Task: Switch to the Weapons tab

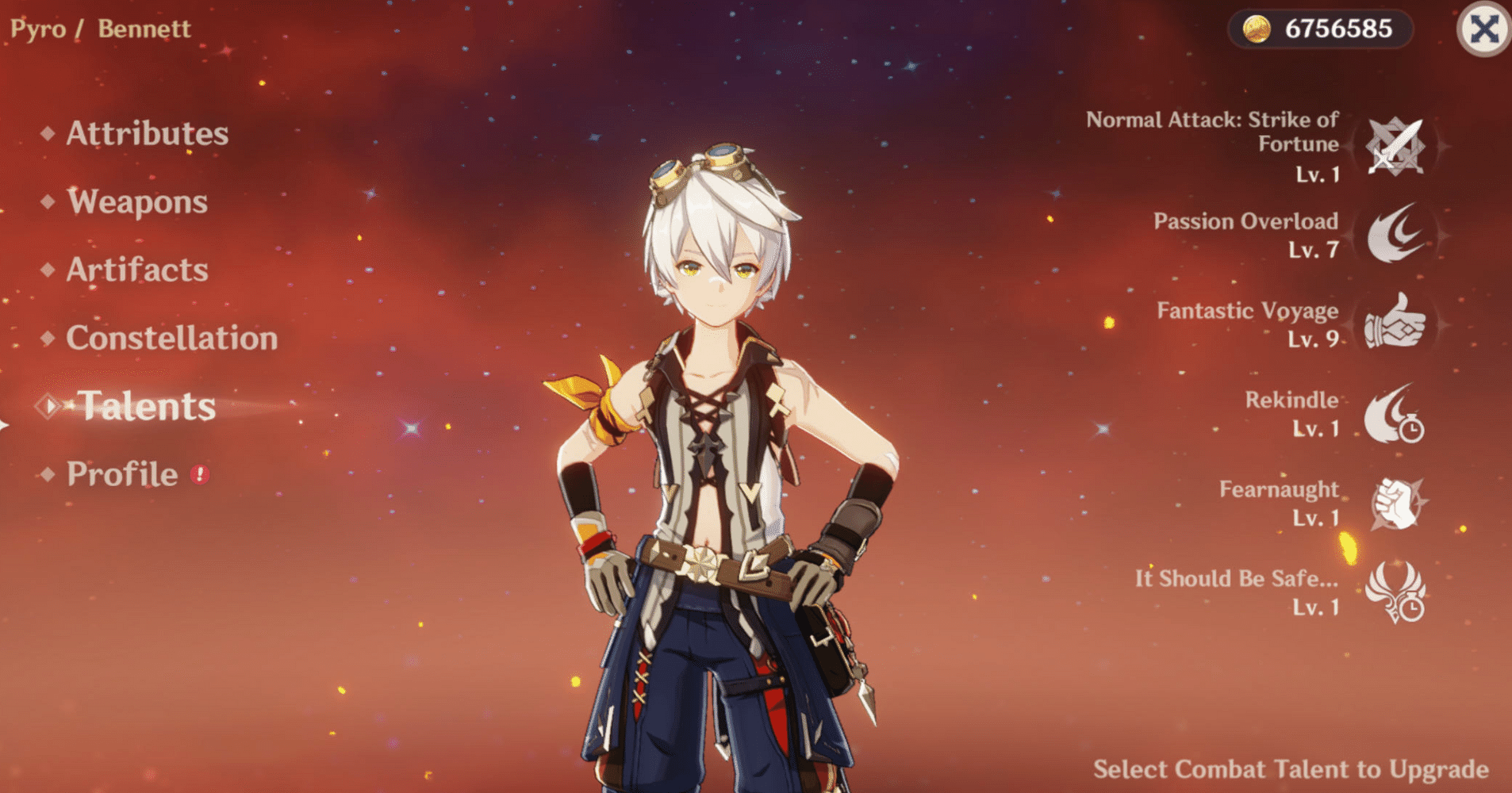Action: pyautogui.click(x=136, y=203)
